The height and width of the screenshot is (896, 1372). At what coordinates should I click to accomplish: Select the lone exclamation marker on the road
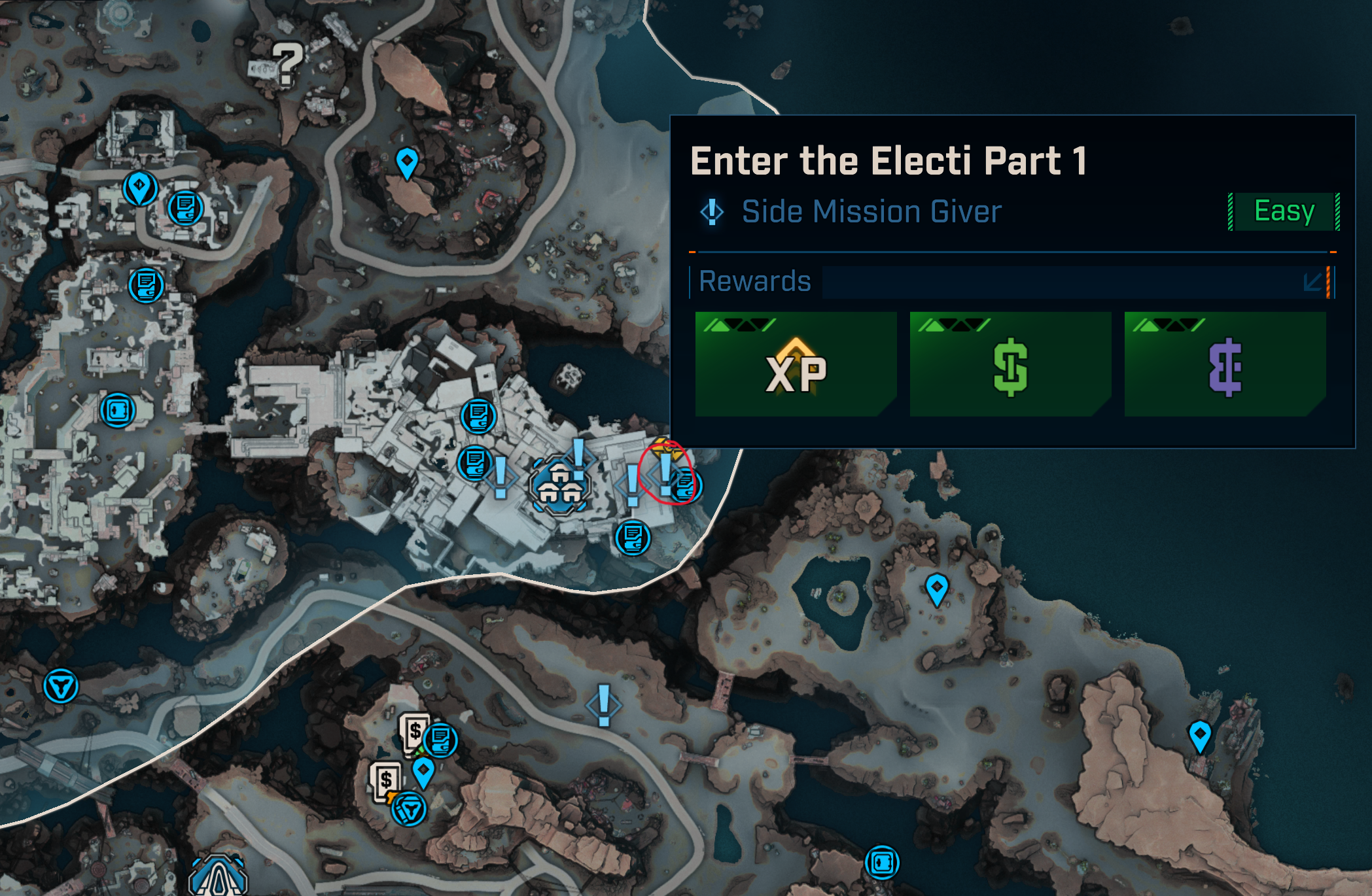pos(603,706)
